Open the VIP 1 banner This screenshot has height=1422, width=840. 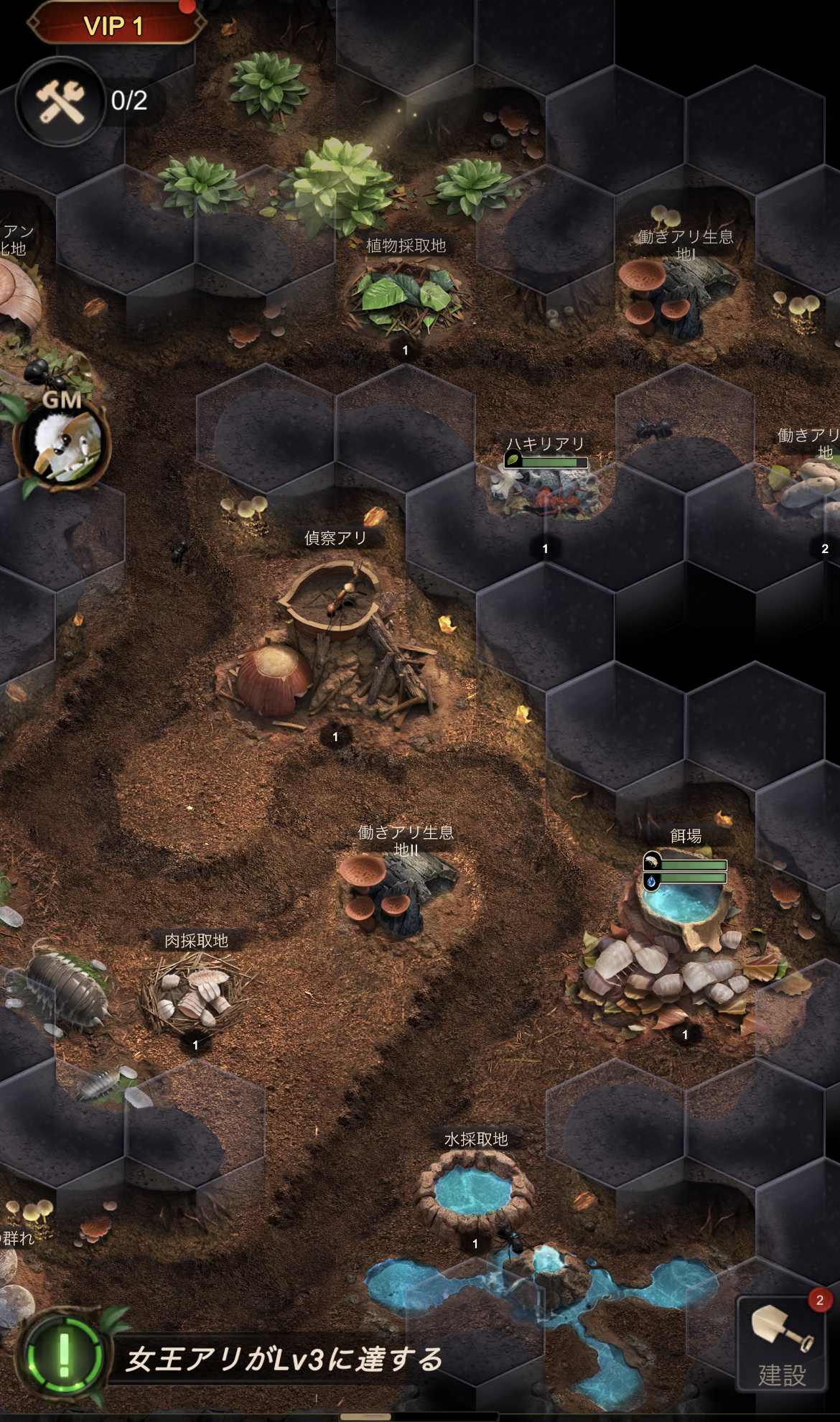(x=115, y=27)
